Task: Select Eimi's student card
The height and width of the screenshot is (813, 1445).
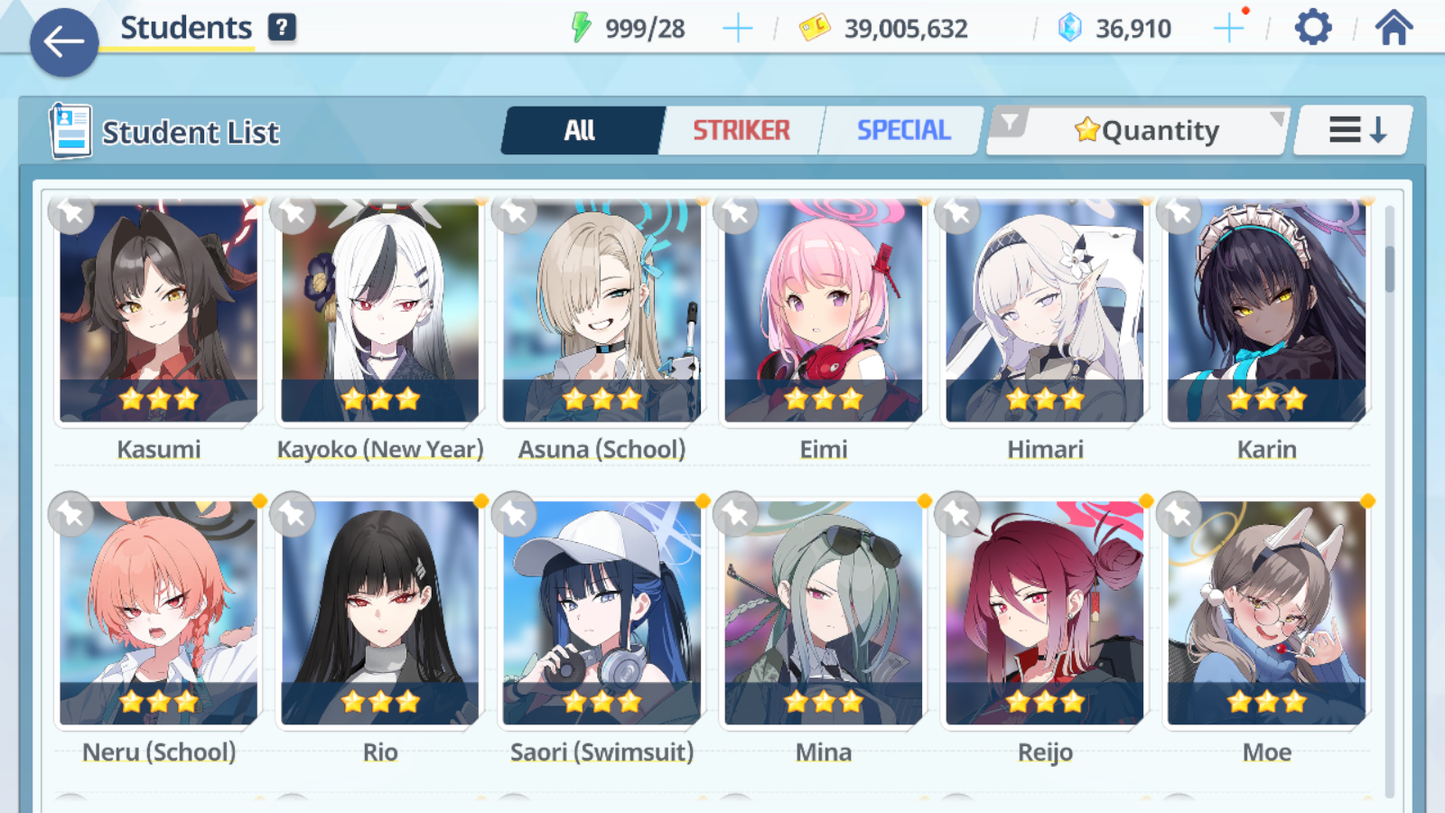Action: 823,312
